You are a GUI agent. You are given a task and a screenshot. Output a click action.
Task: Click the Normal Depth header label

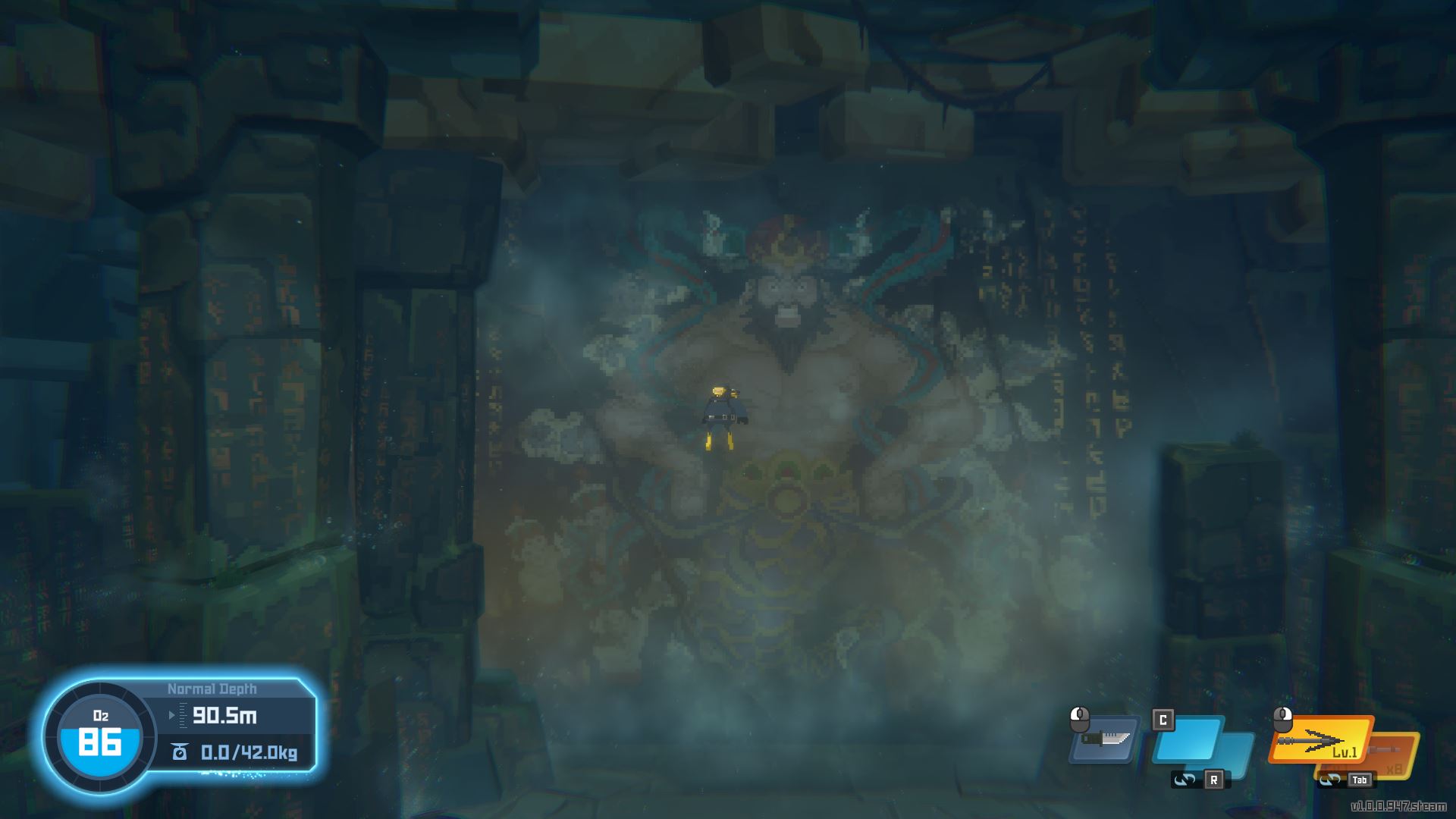click(x=212, y=687)
